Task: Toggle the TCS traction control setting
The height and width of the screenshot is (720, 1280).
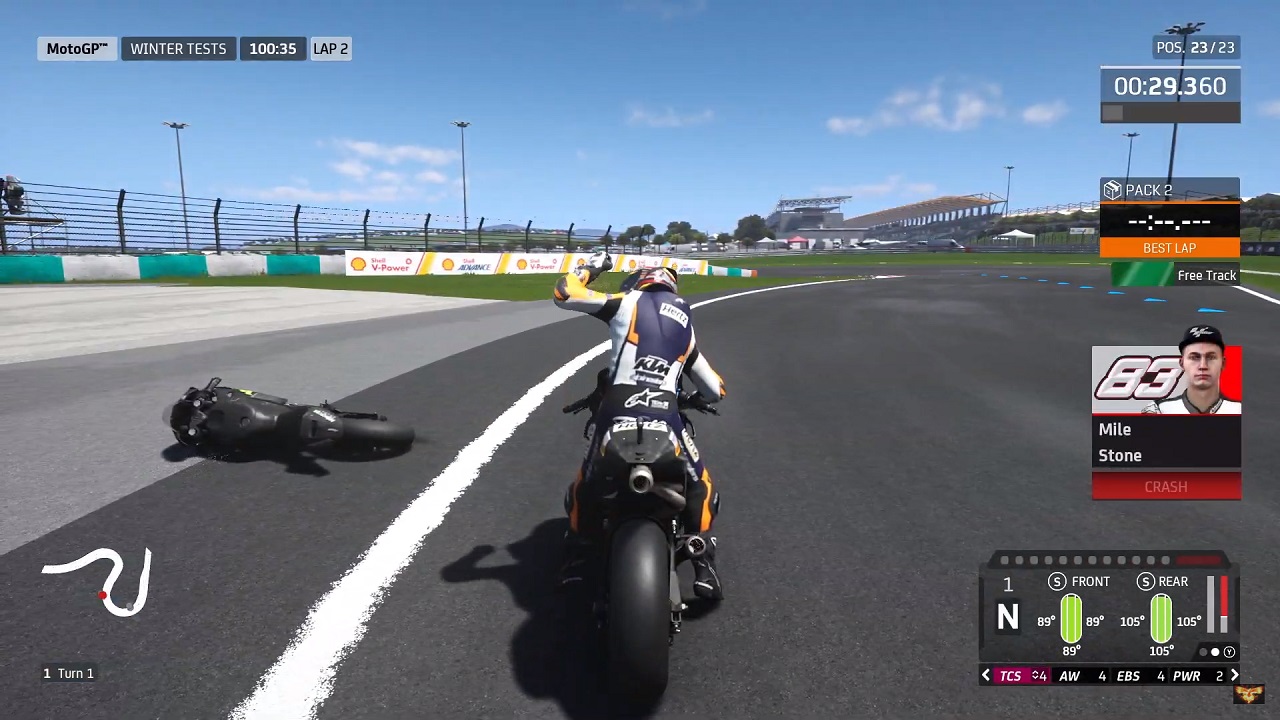Action: (1010, 675)
